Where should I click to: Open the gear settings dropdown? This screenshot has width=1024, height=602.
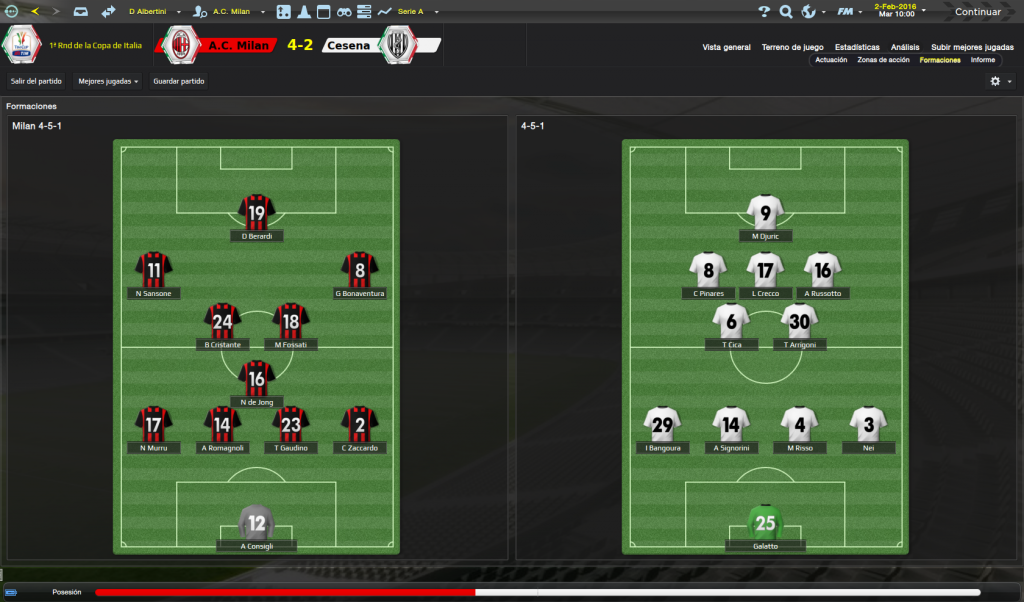click(999, 81)
